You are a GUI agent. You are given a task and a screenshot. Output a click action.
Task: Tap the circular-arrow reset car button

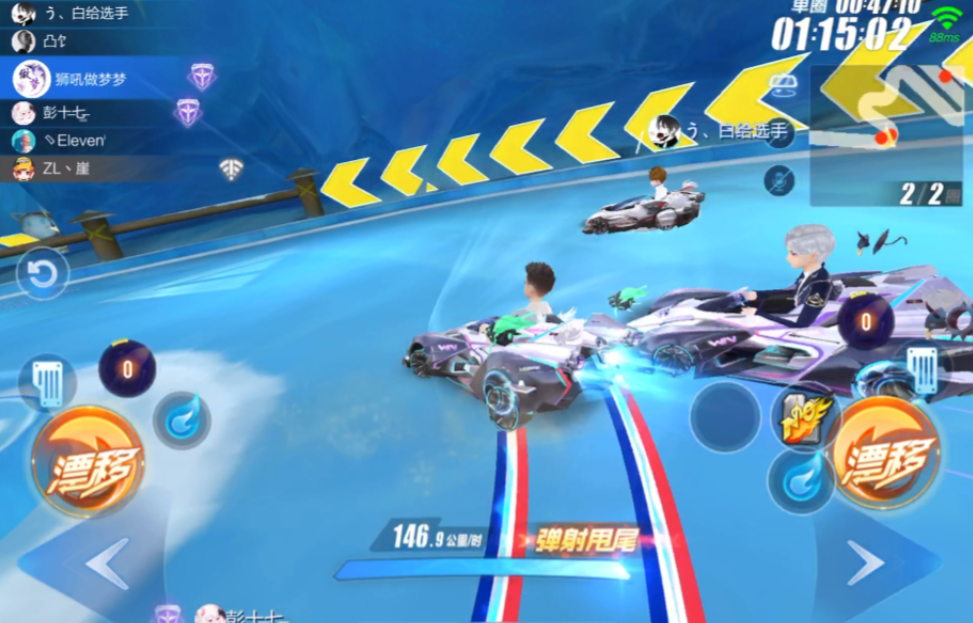(43, 274)
